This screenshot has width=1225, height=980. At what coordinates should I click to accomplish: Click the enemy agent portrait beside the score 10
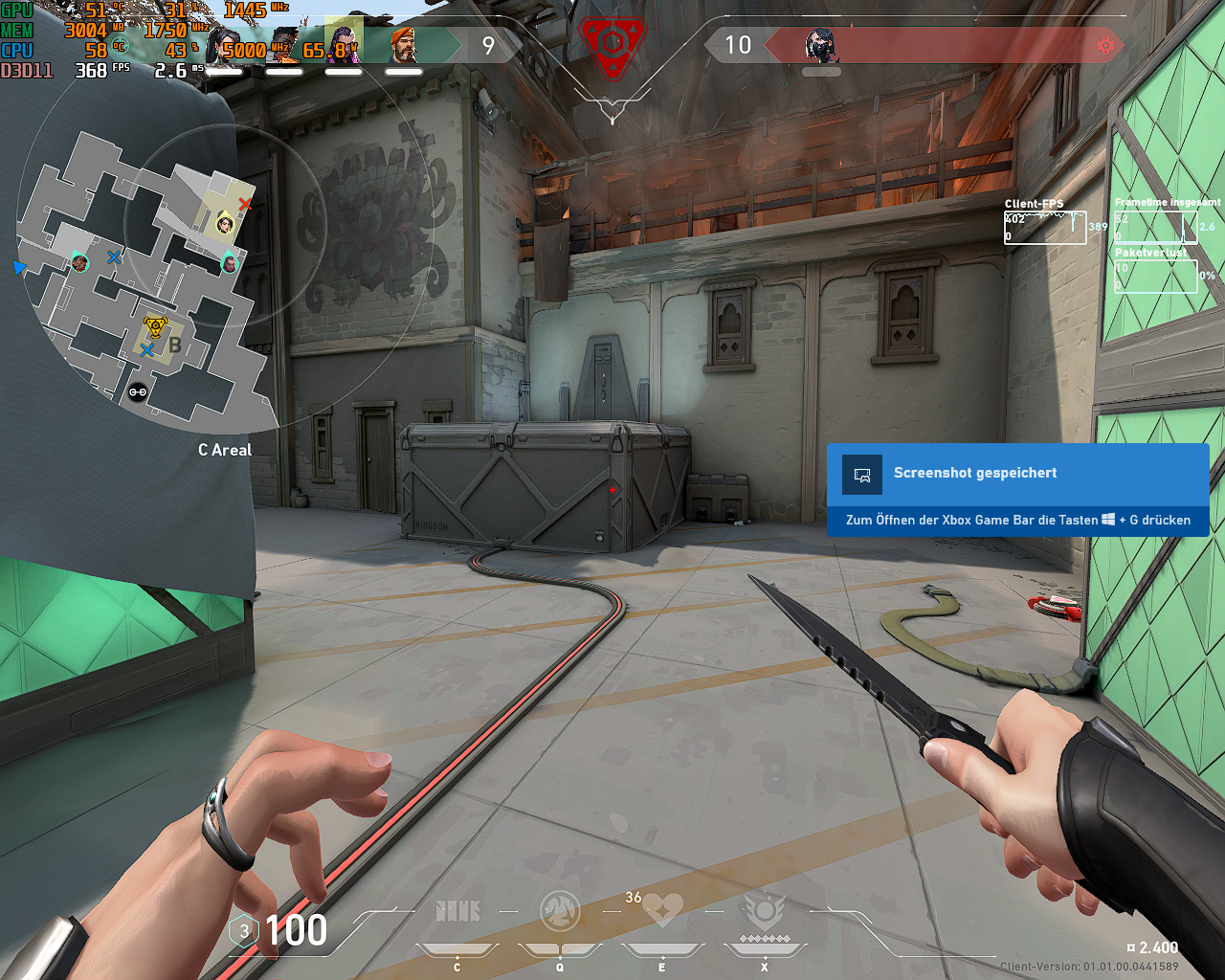point(821,43)
